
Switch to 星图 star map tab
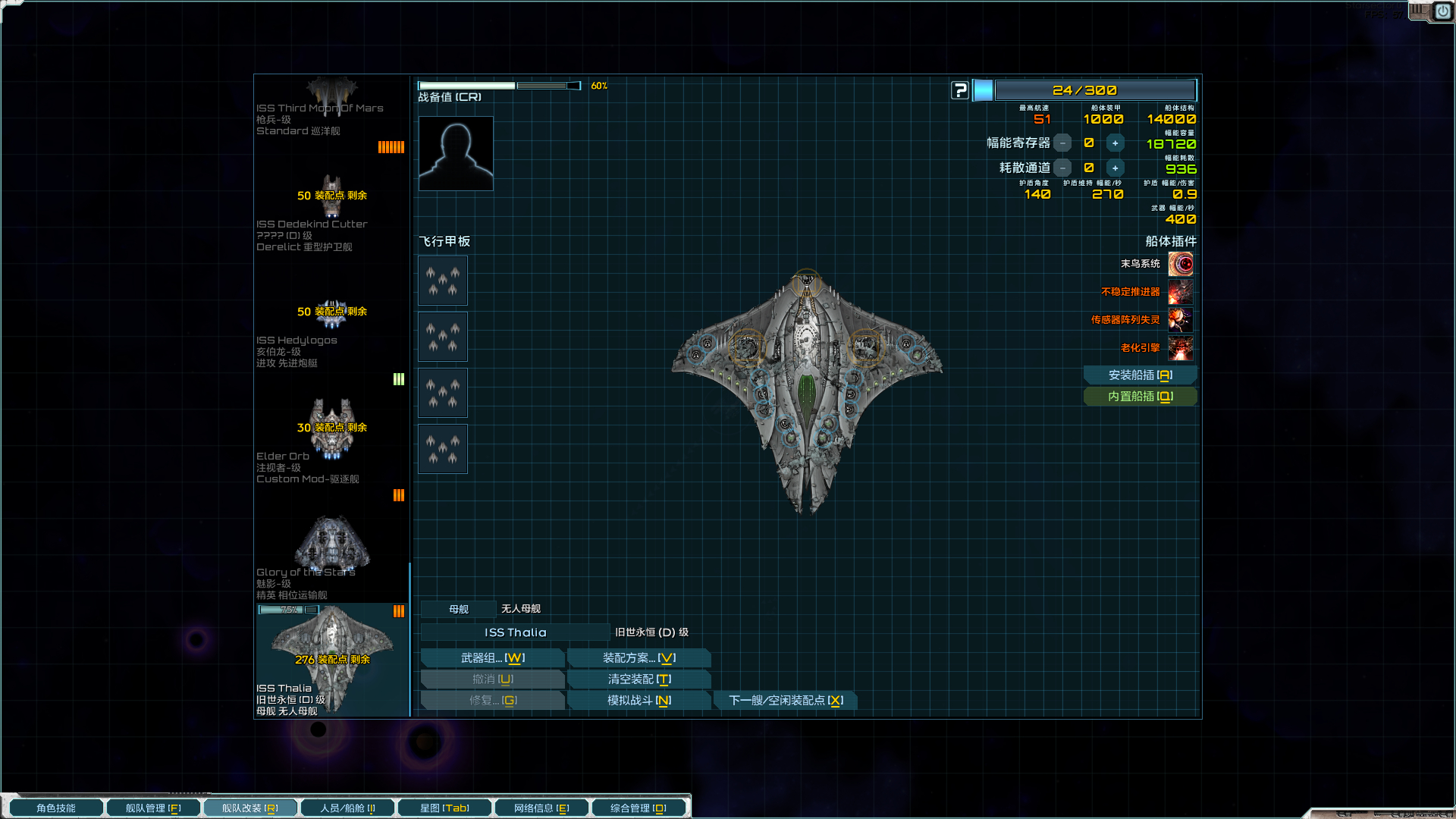pyautogui.click(x=444, y=808)
